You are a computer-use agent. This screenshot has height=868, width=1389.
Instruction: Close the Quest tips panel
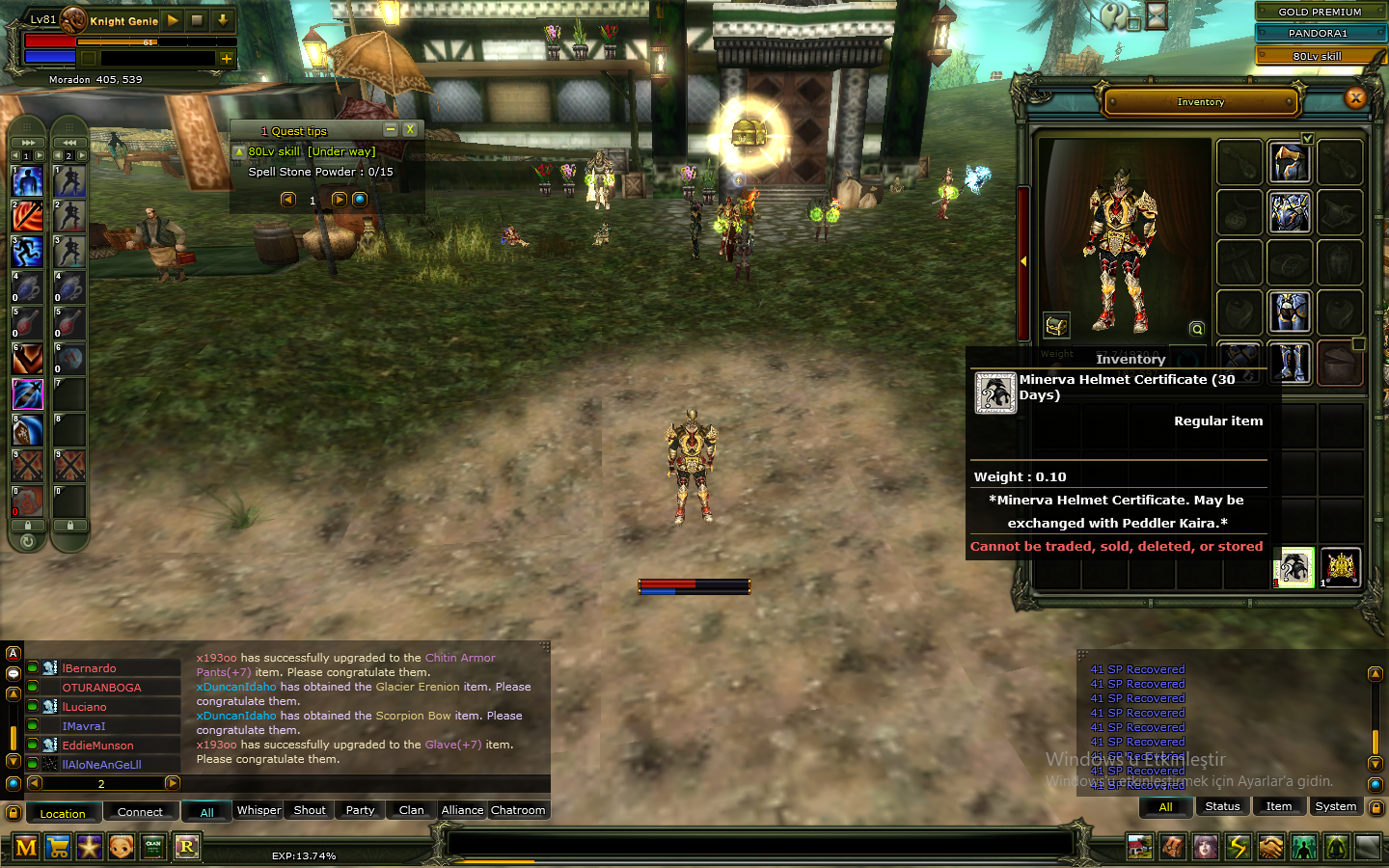(x=410, y=129)
